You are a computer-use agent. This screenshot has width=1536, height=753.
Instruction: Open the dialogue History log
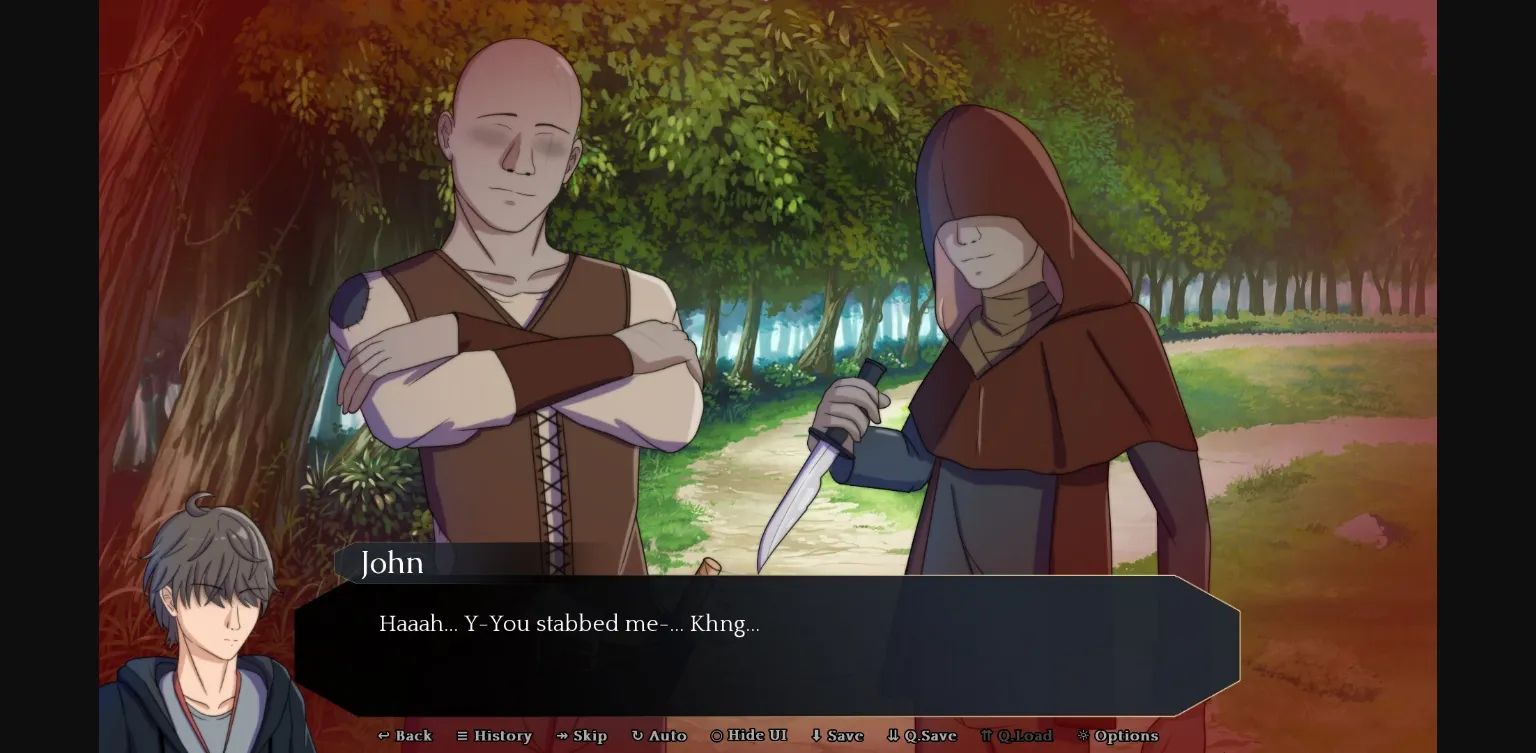coord(495,736)
